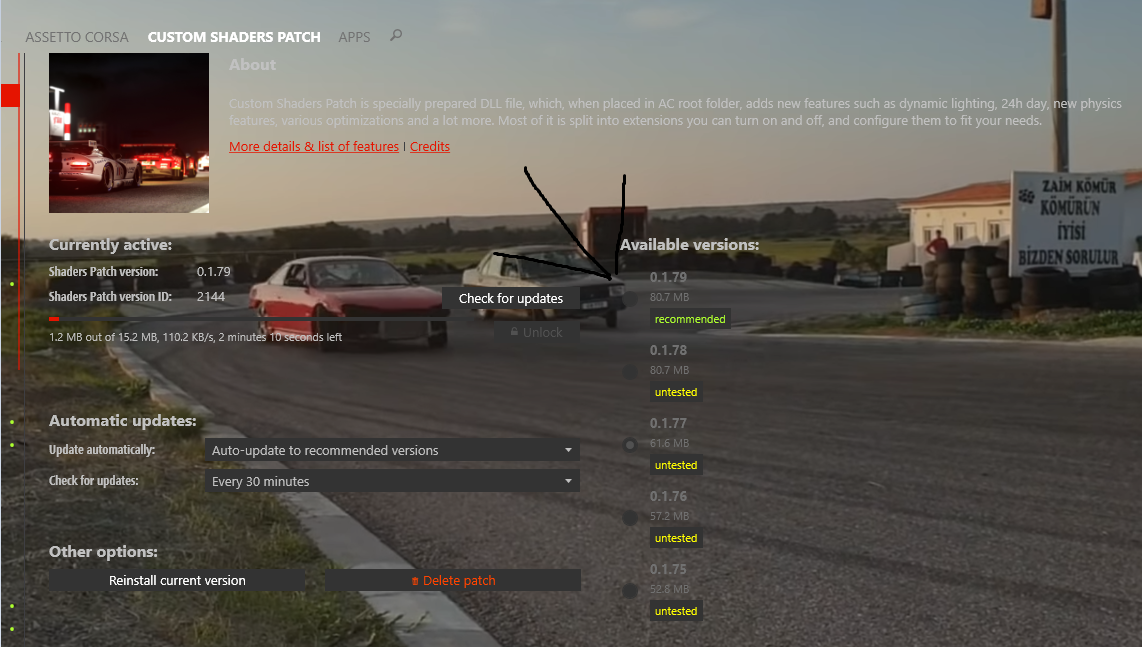Open the Every 30 minutes dropdown
This screenshot has height=647, width=1142.
pos(391,481)
